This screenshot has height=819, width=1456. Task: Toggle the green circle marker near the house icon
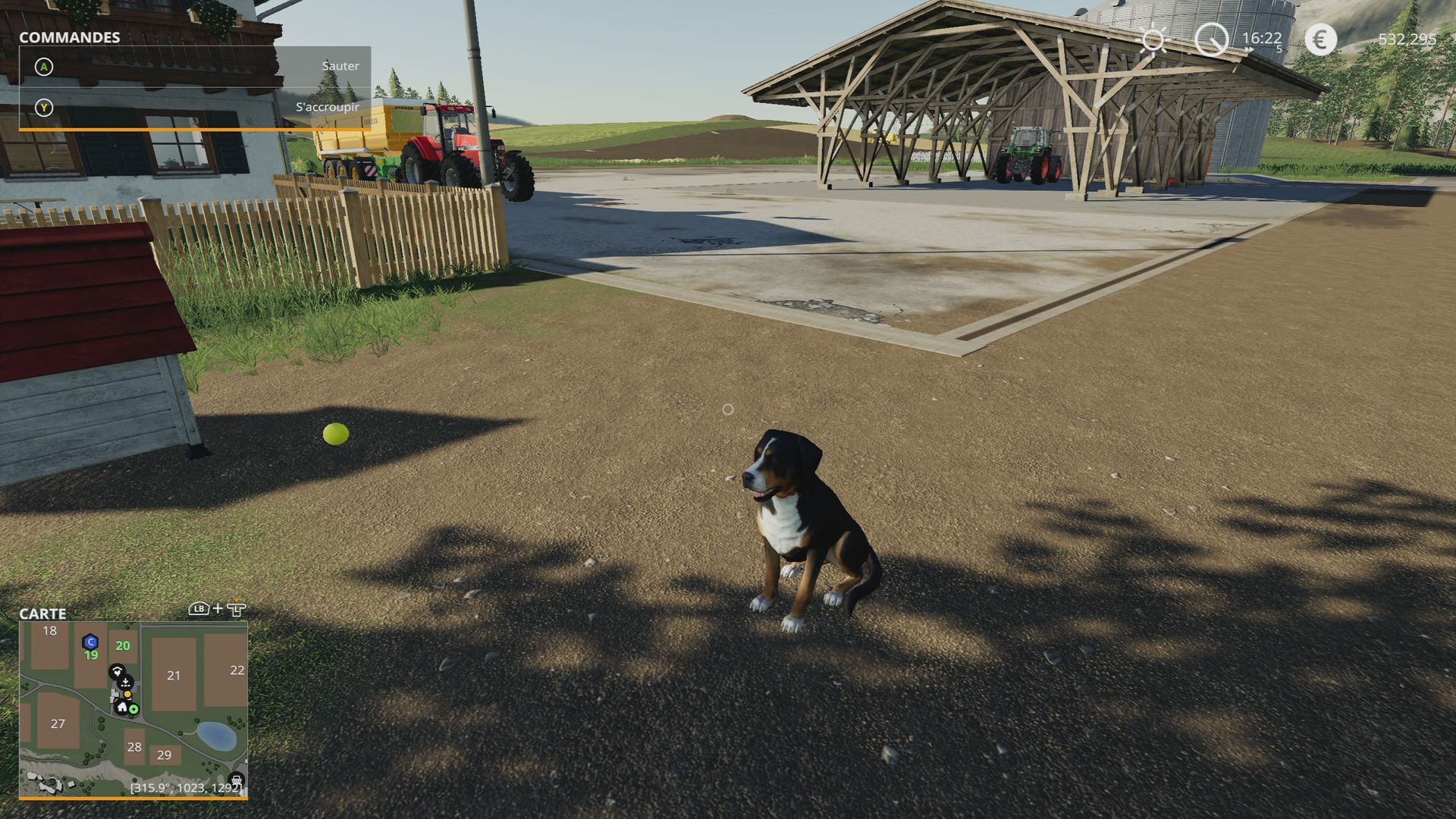point(133,709)
